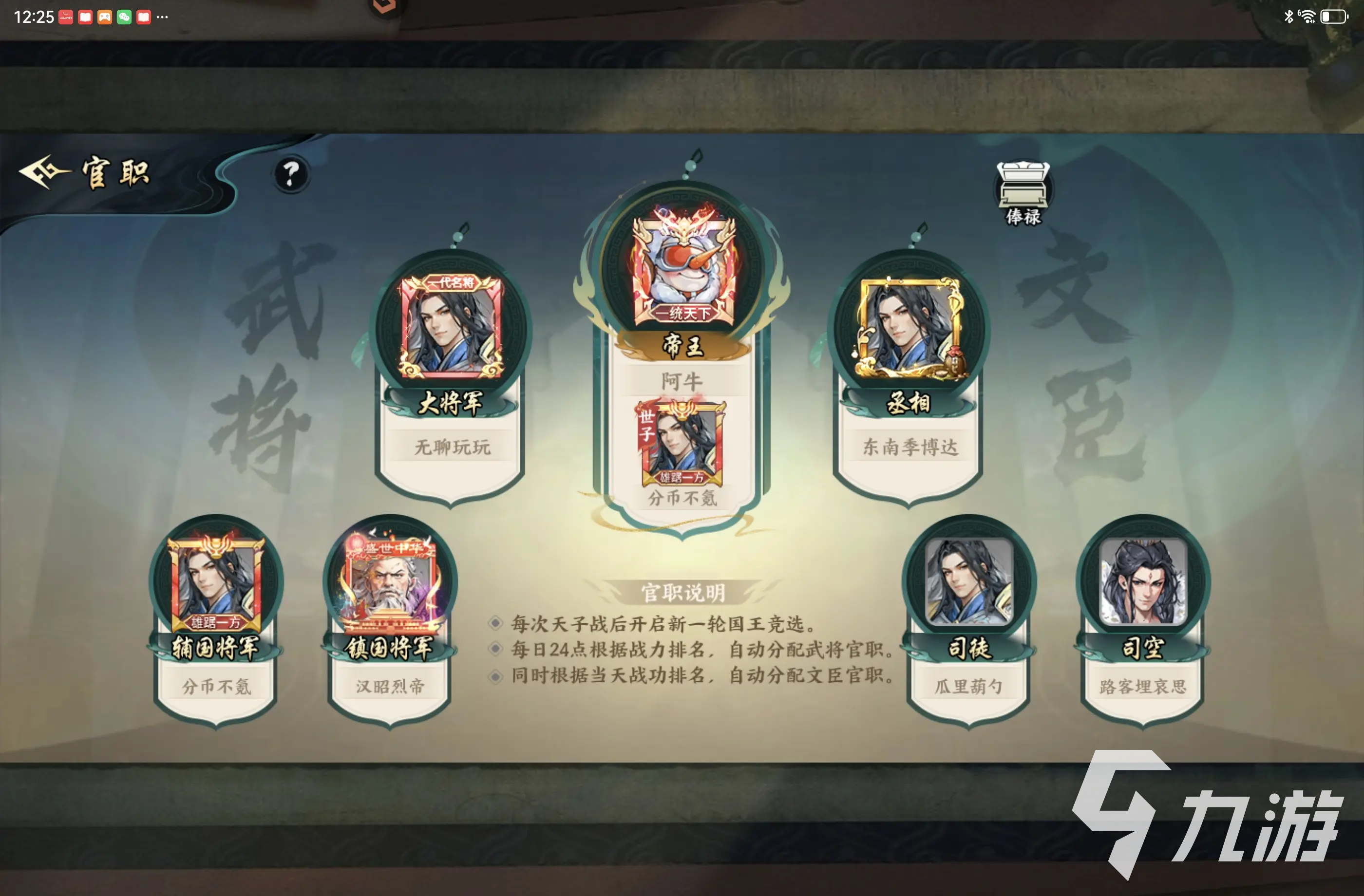The height and width of the screenshot is (896, 1364).
Task: Tap the ellipsis icon in the status bar
Action: (x=161, y=17)
